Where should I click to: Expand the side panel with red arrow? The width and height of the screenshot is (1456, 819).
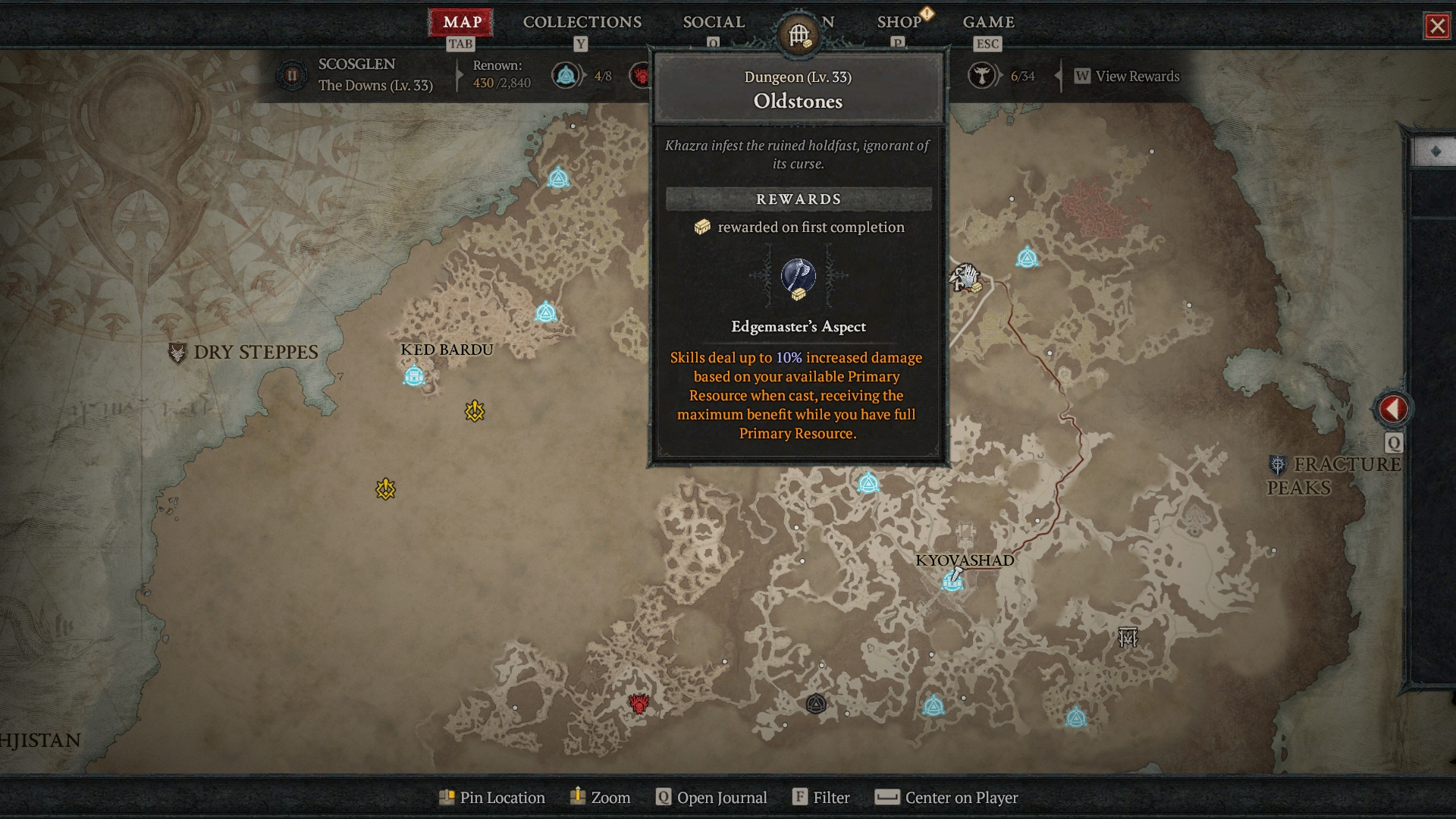[x=1392, y=409]
